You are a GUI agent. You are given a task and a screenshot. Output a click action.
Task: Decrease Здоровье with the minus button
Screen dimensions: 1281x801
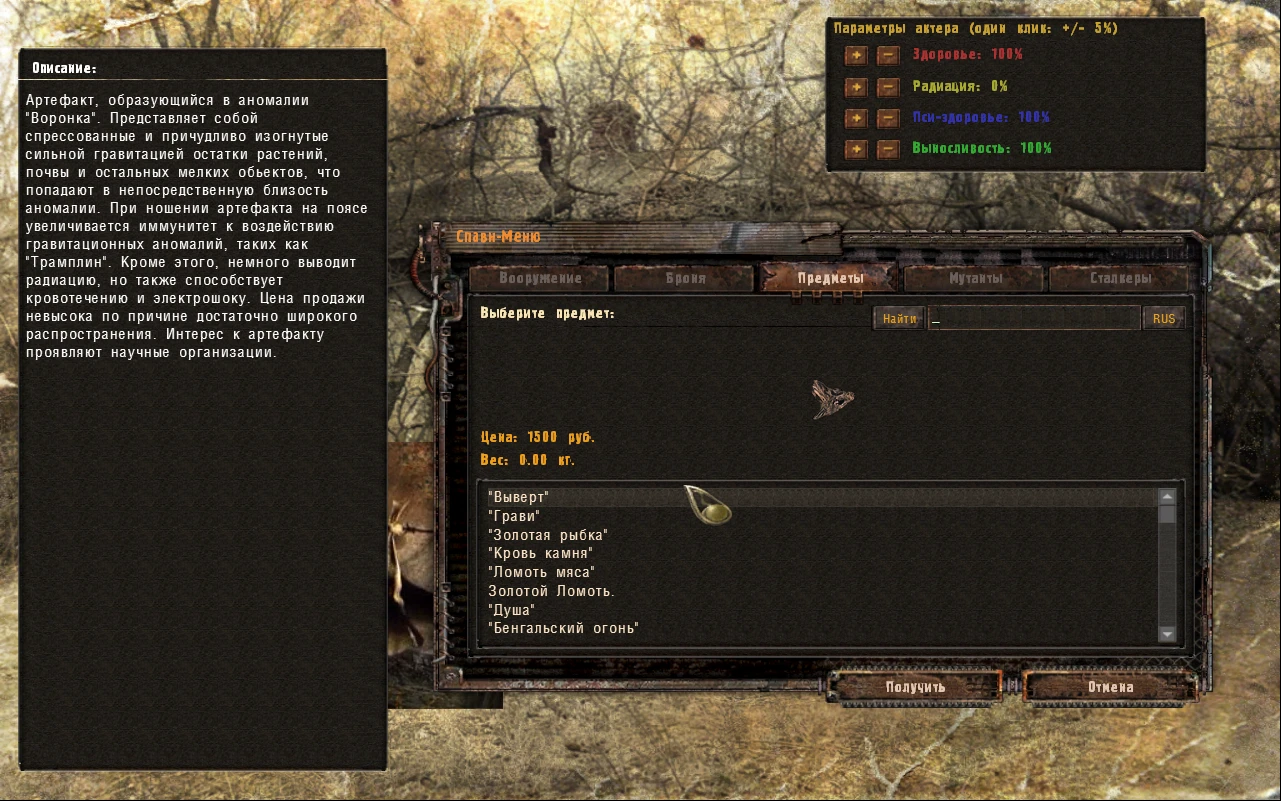pyautogui.click(x=888, y=55)
